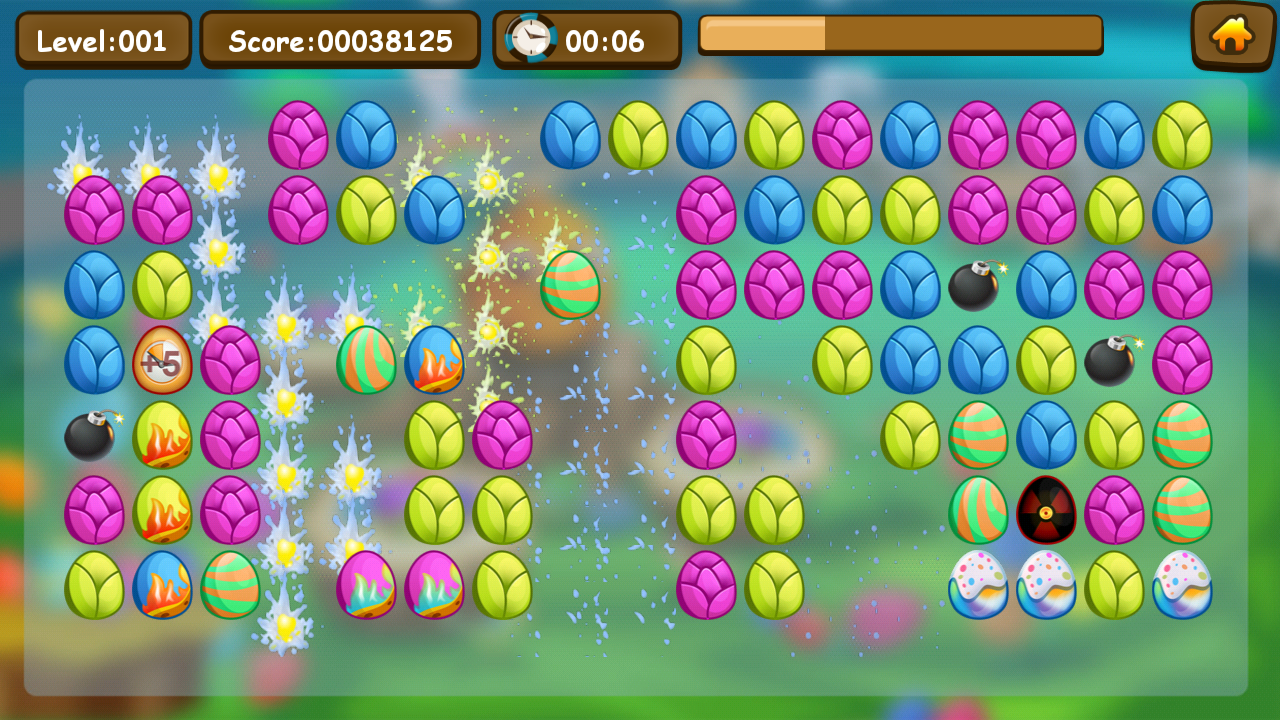The image size is (1280, 720).
Task: Click the Home button in the top corner
Action: coord(1232,37)
